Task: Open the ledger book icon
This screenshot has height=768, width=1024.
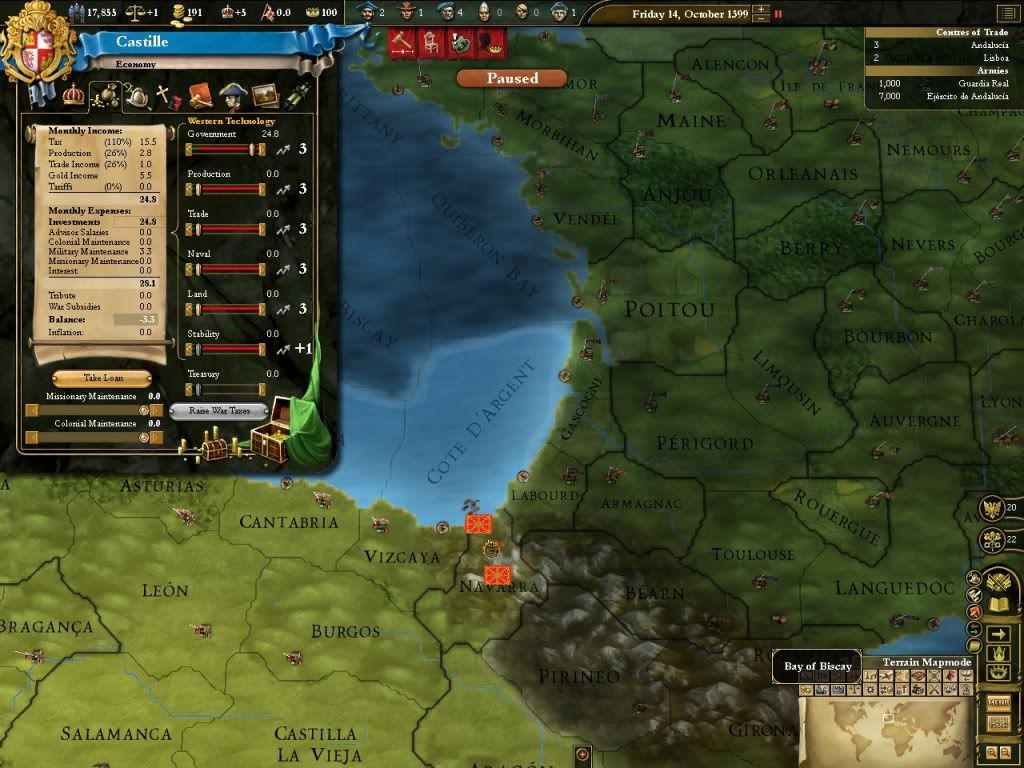Action: pos(997,604)
